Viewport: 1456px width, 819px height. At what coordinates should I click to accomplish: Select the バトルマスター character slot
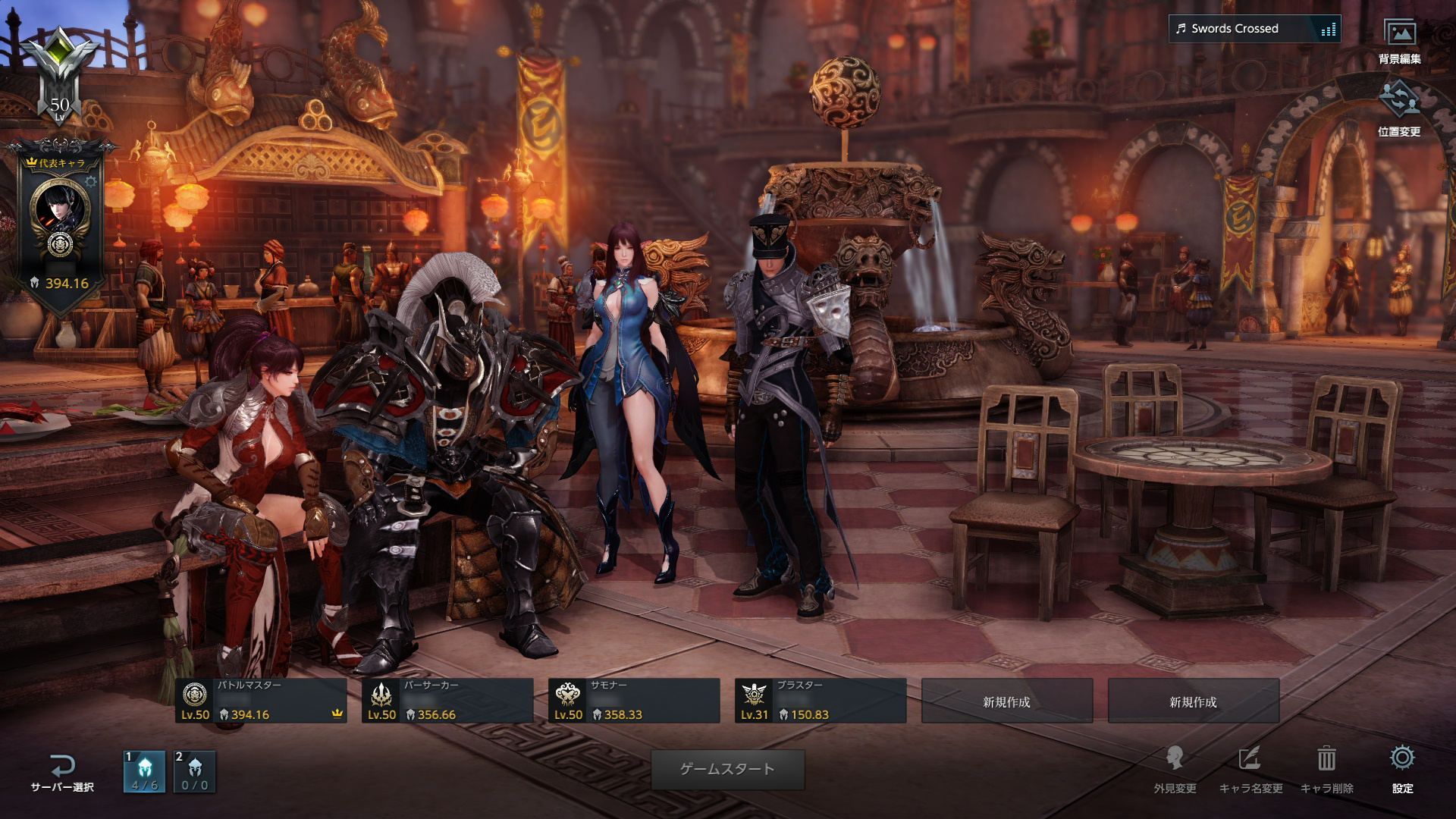(261, 700)
